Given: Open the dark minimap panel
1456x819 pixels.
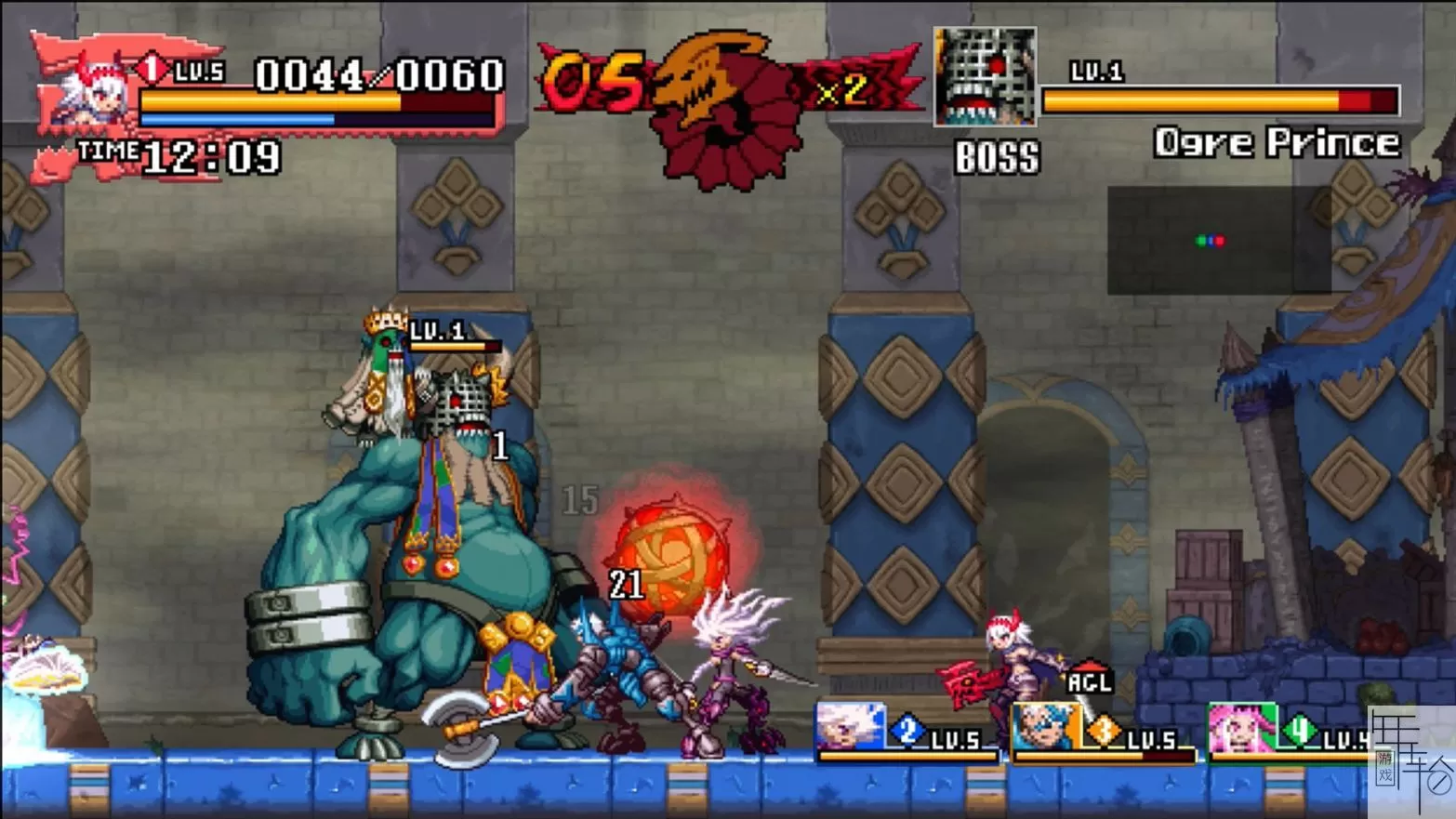Looking at the screenshot, I should tap(1218, 240).
